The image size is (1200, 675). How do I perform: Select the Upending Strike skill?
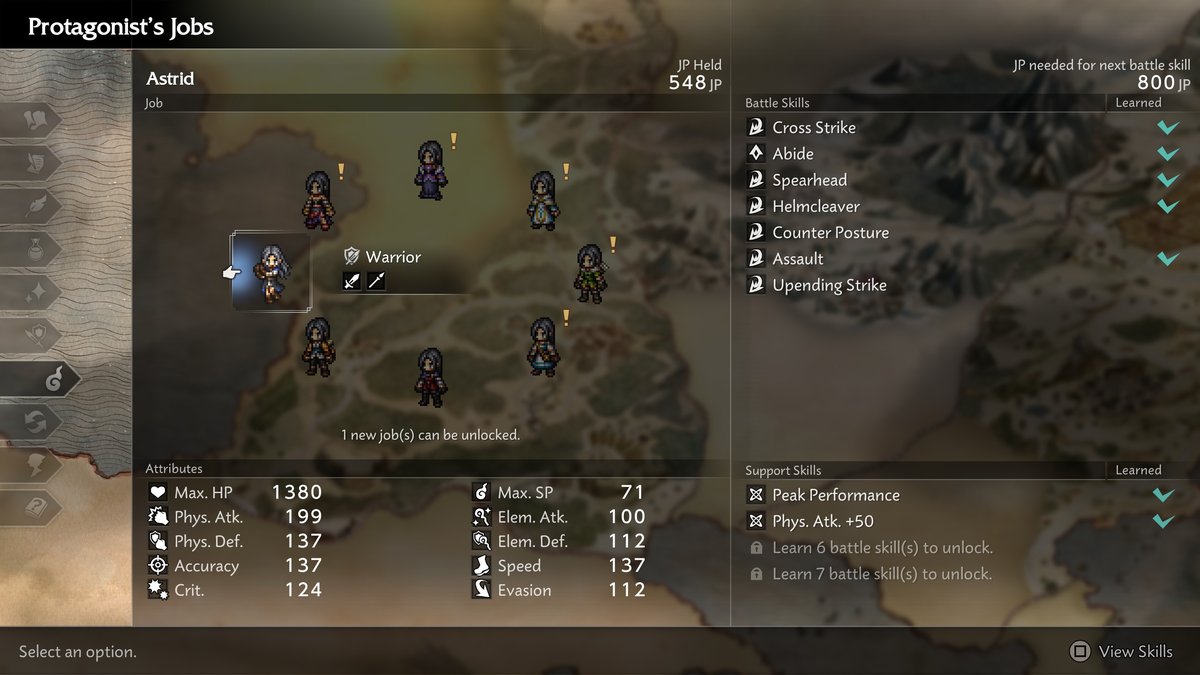tap(829, 285)
